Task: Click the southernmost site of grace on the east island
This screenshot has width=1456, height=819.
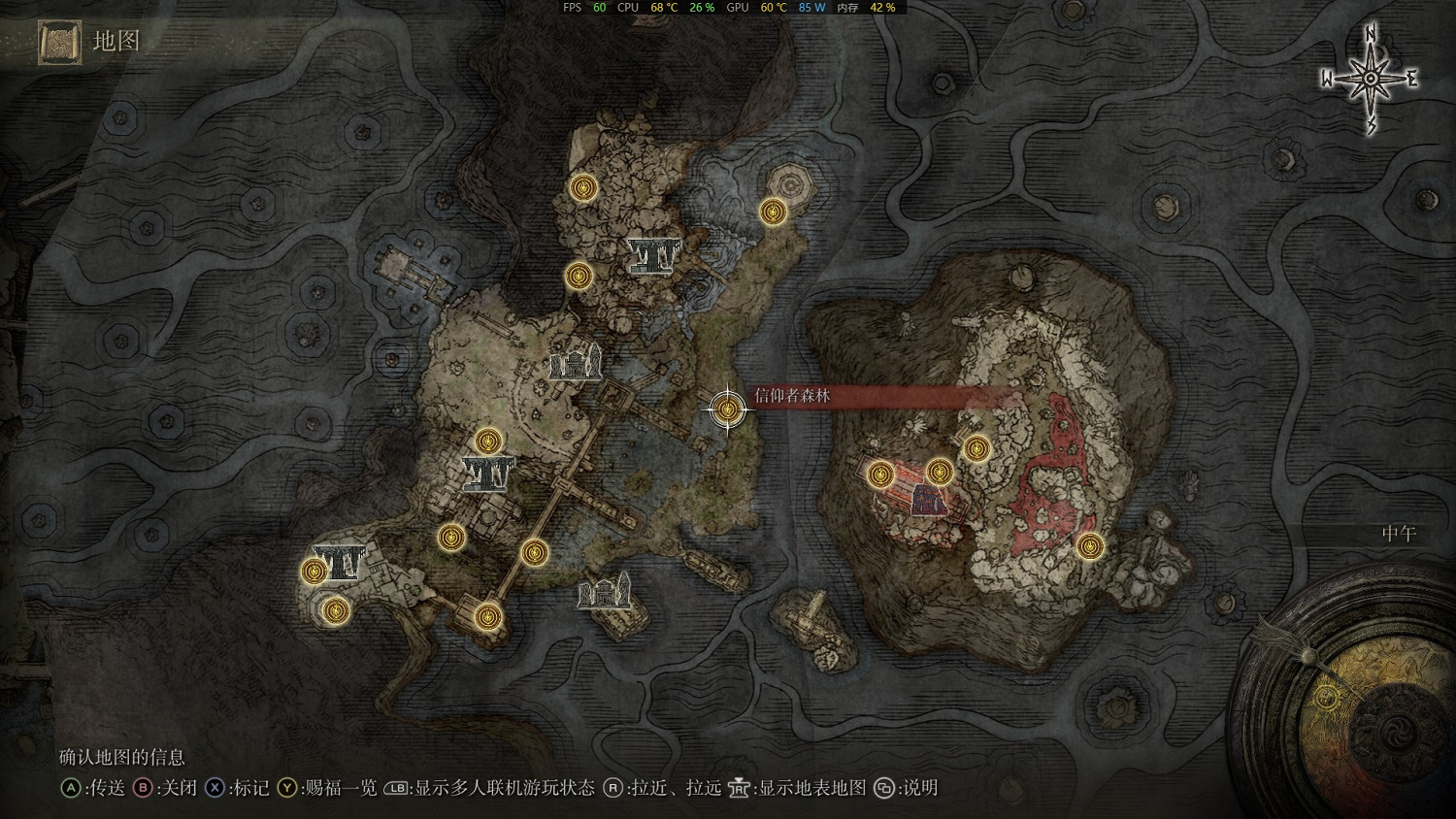Action: pos(1089,548)
